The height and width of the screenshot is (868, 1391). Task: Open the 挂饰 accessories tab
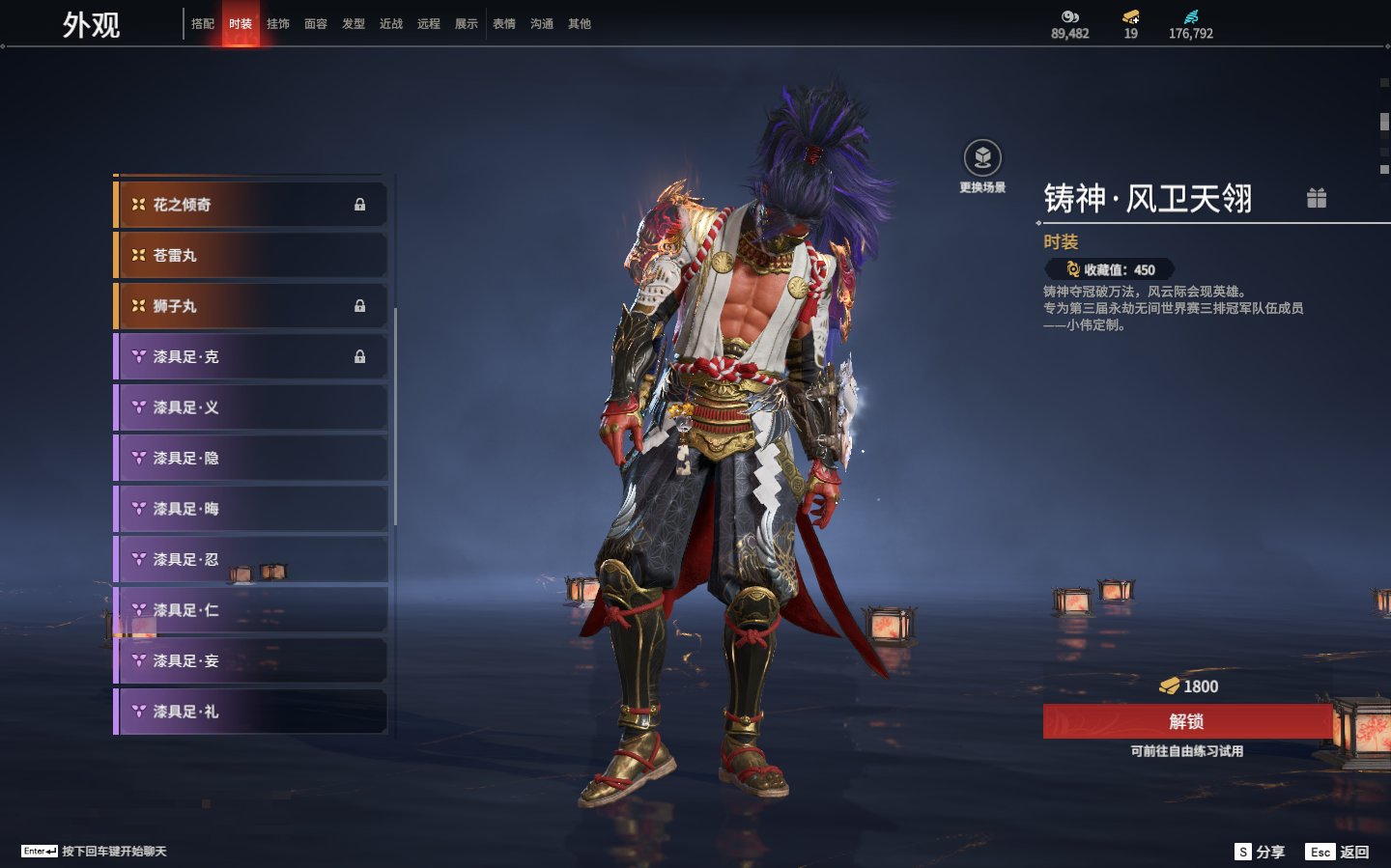point(278,24)
